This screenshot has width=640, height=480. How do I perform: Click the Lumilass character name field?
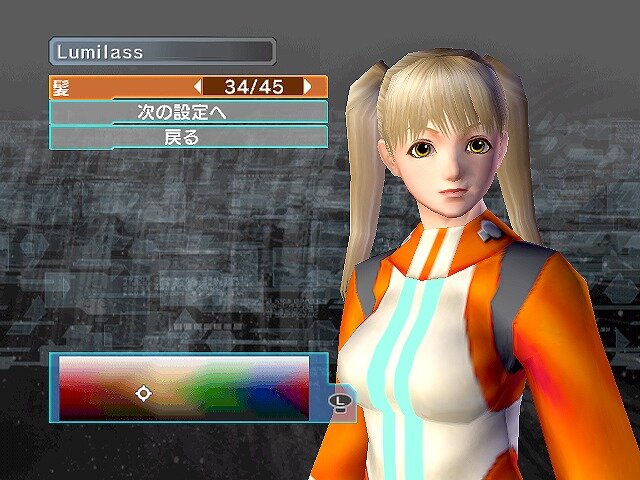click(x=162, y=51)
